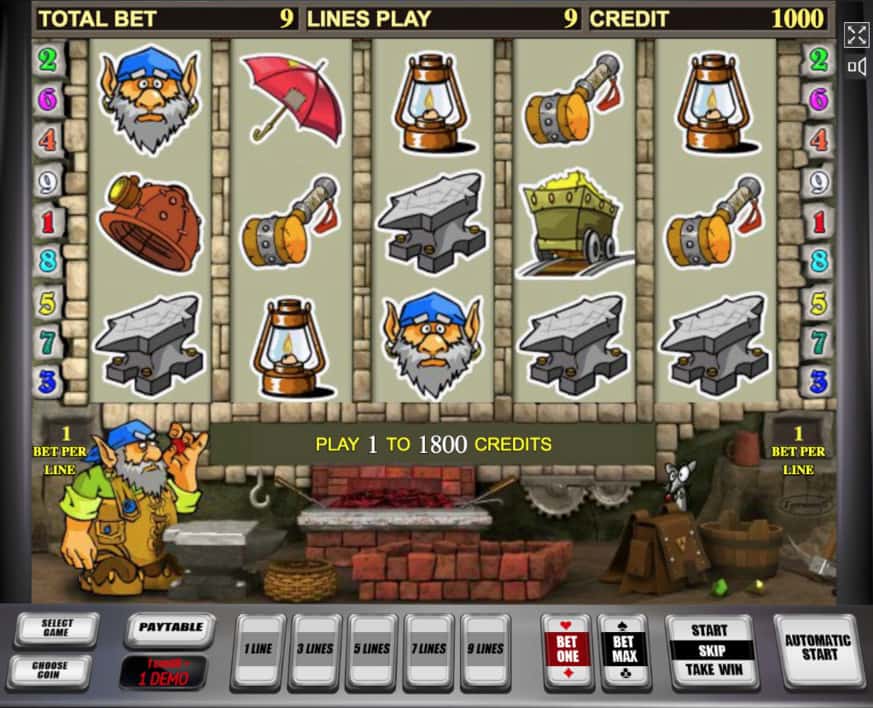Set play to 7 Lines
The image size is (873, 708).
432,650
